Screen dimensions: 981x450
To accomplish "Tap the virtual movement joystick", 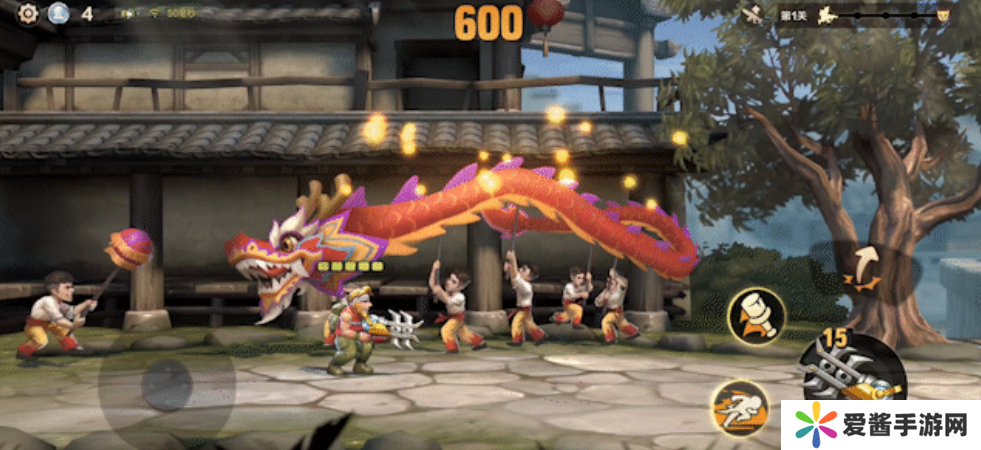I will click(x=166, y=382).
